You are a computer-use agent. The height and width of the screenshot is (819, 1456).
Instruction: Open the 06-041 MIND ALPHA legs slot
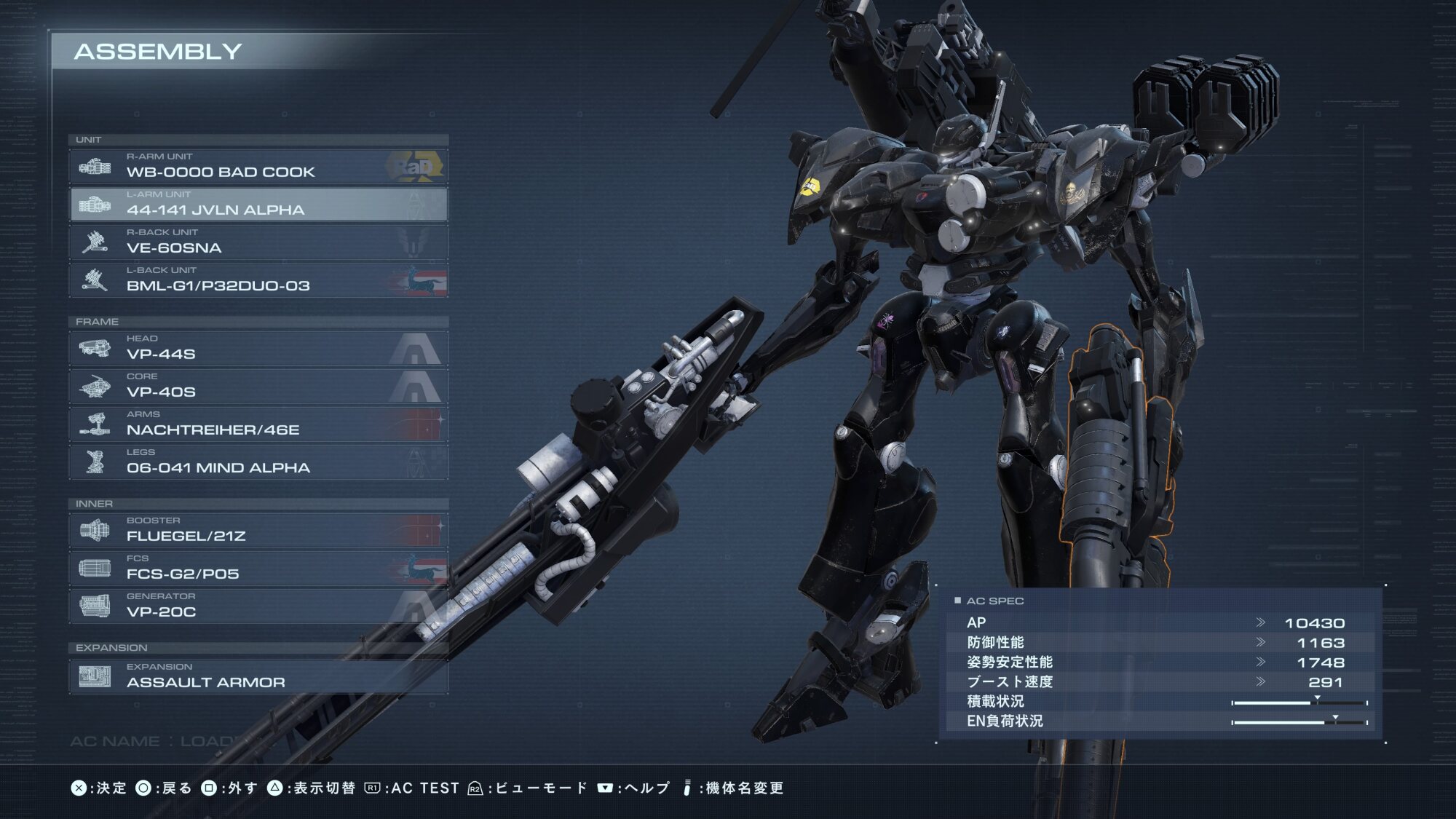tap(258, 462)
